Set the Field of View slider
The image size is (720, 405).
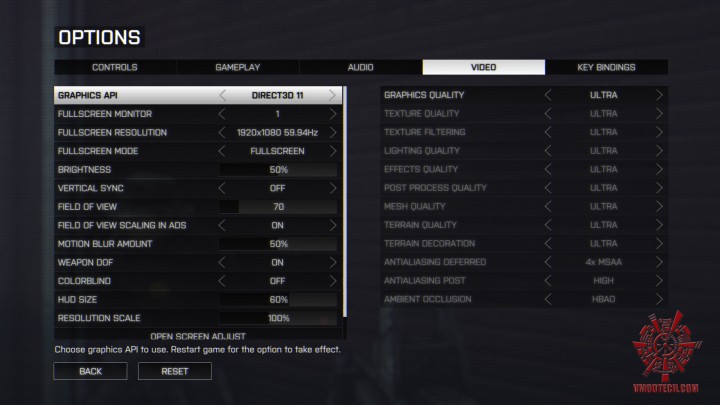[x=278, y=207]
